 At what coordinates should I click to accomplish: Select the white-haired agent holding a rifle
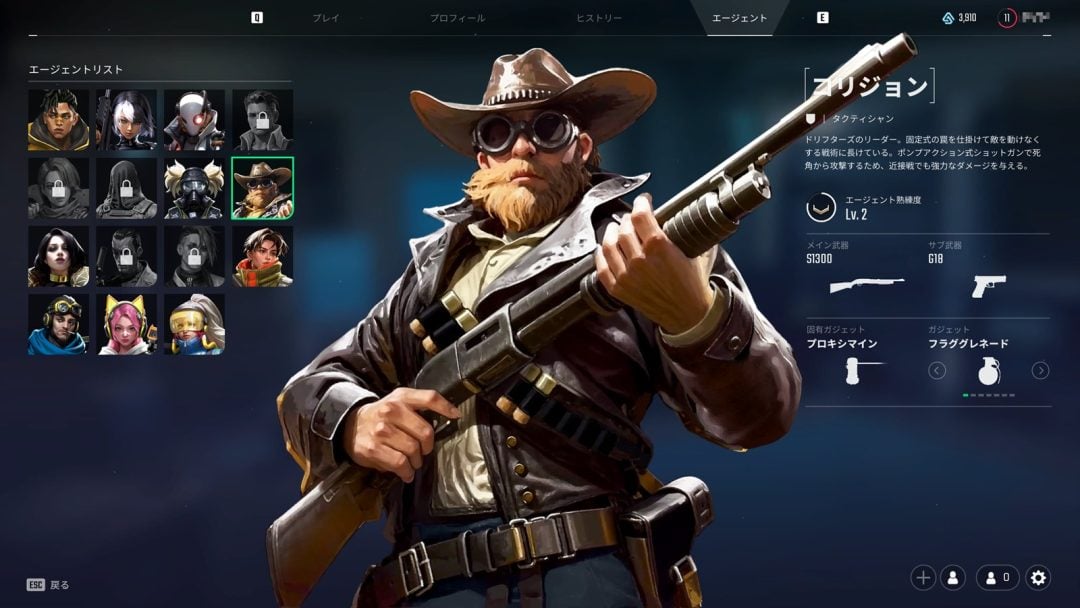pos(126,120)
